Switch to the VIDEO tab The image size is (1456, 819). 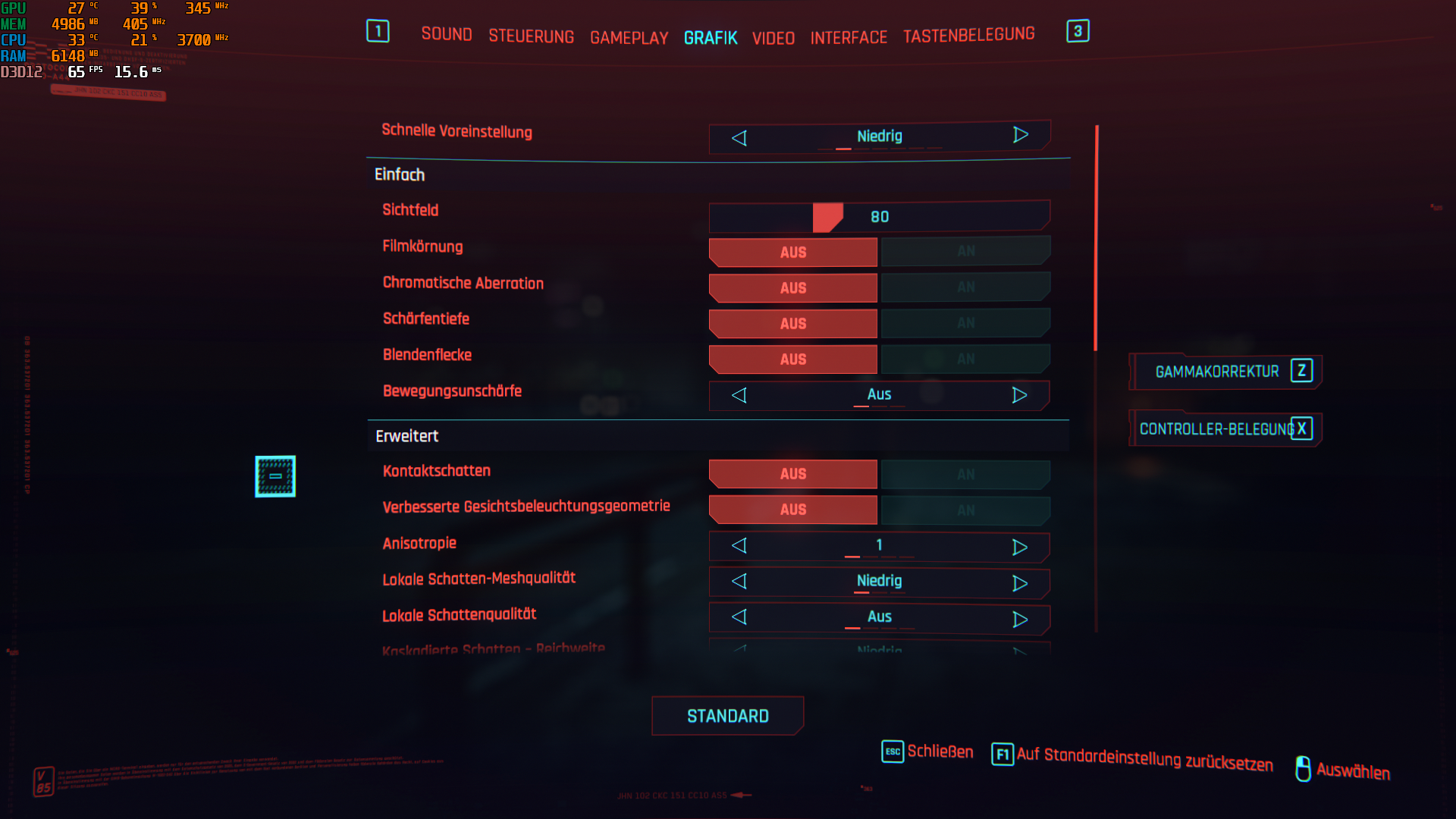coord(773,39)
